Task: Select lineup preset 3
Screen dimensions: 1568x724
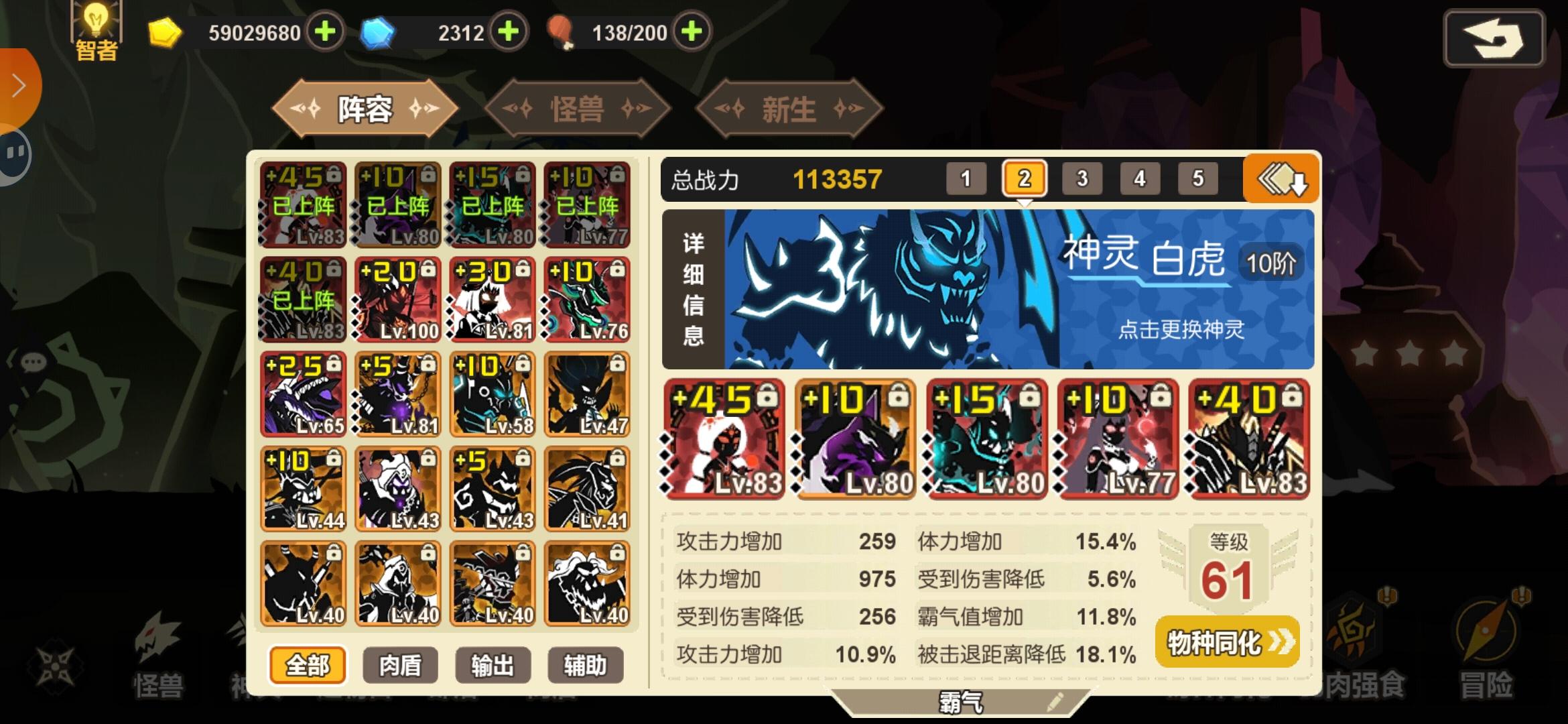Action: pos(1082,178)
